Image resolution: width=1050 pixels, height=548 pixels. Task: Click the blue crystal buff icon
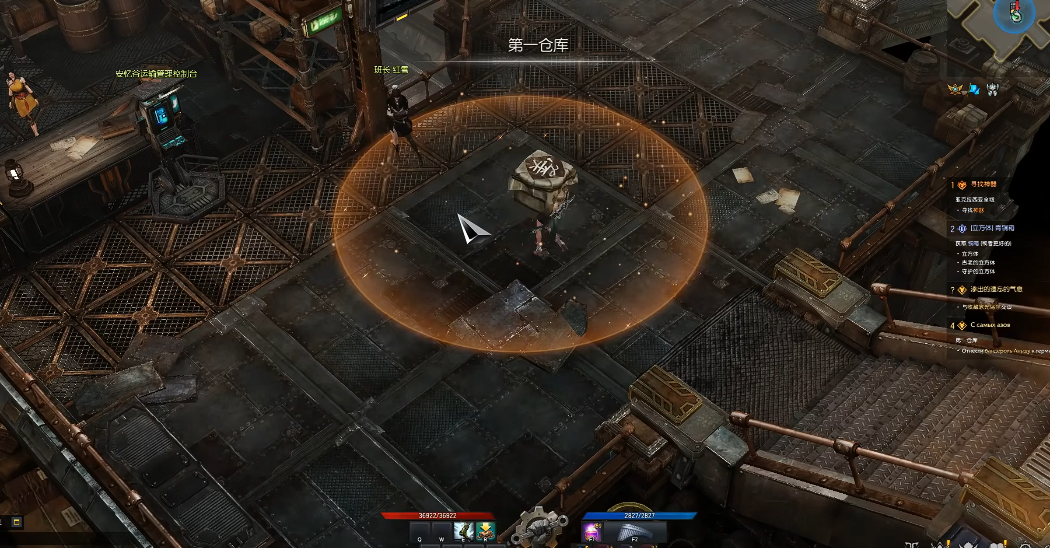pyautogui.click(x=973, y=89)
